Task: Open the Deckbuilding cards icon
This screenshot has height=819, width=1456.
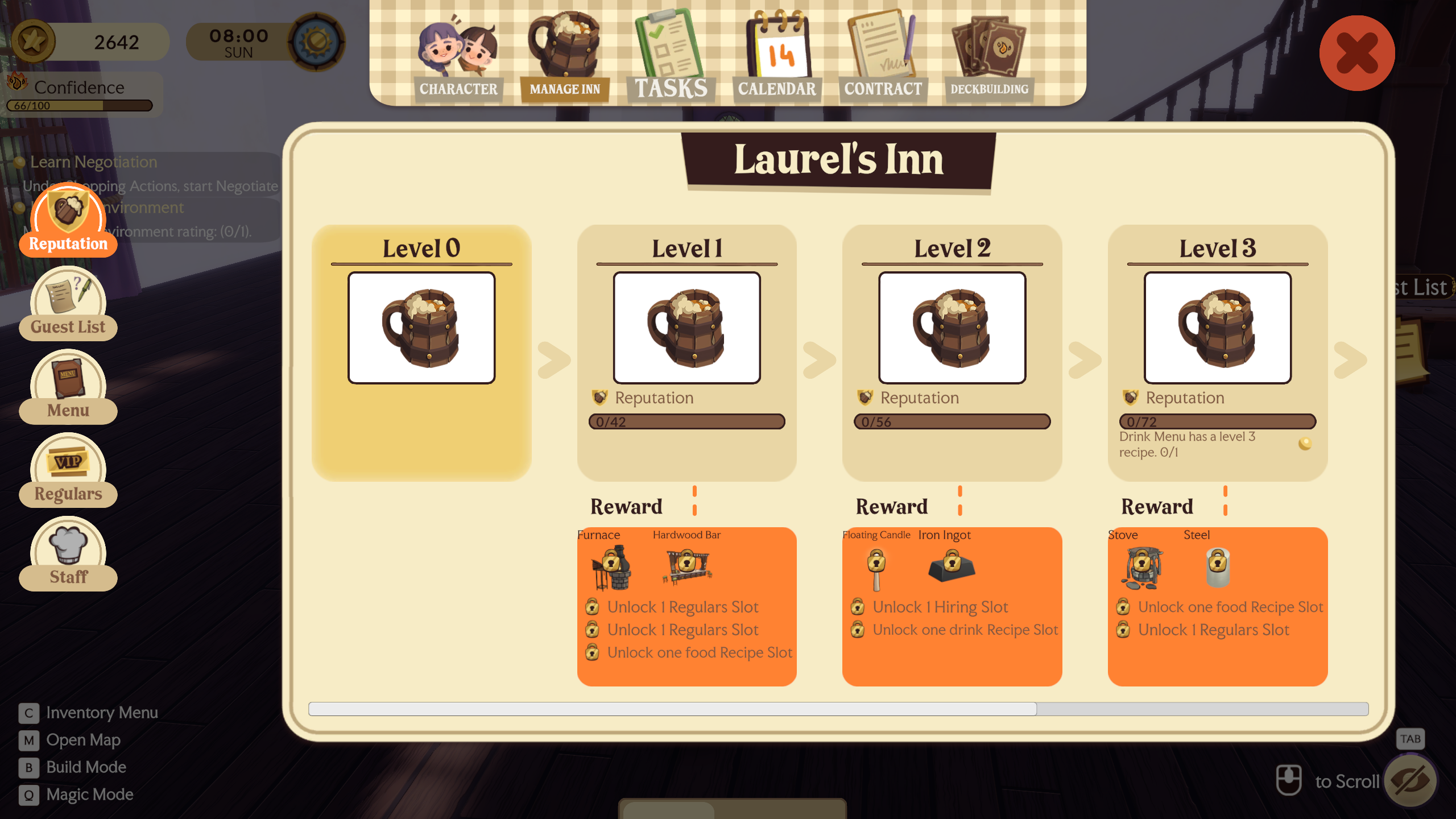Action: (x=988, y=45)
